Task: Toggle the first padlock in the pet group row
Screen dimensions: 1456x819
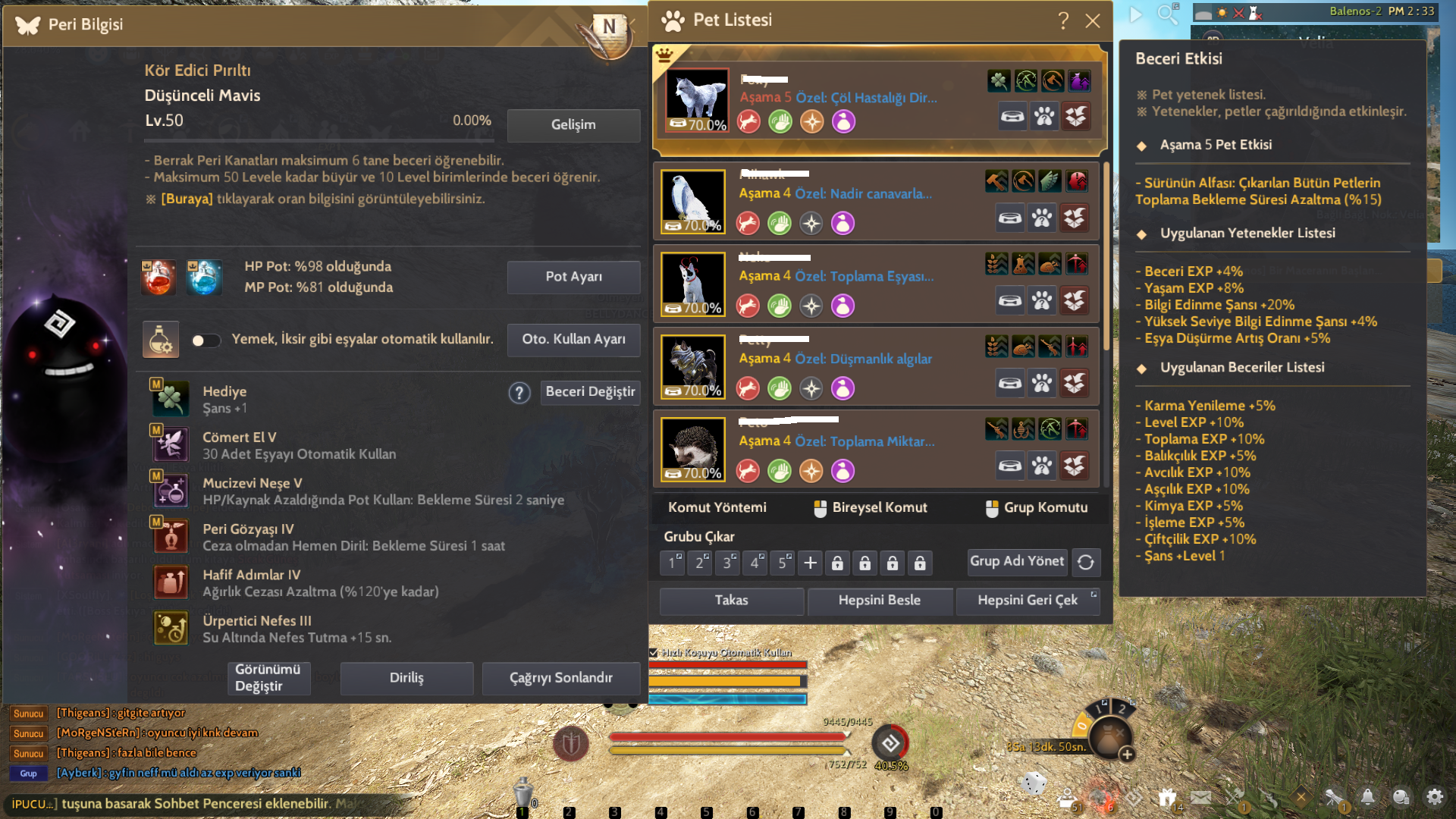Action: point(837,563)
